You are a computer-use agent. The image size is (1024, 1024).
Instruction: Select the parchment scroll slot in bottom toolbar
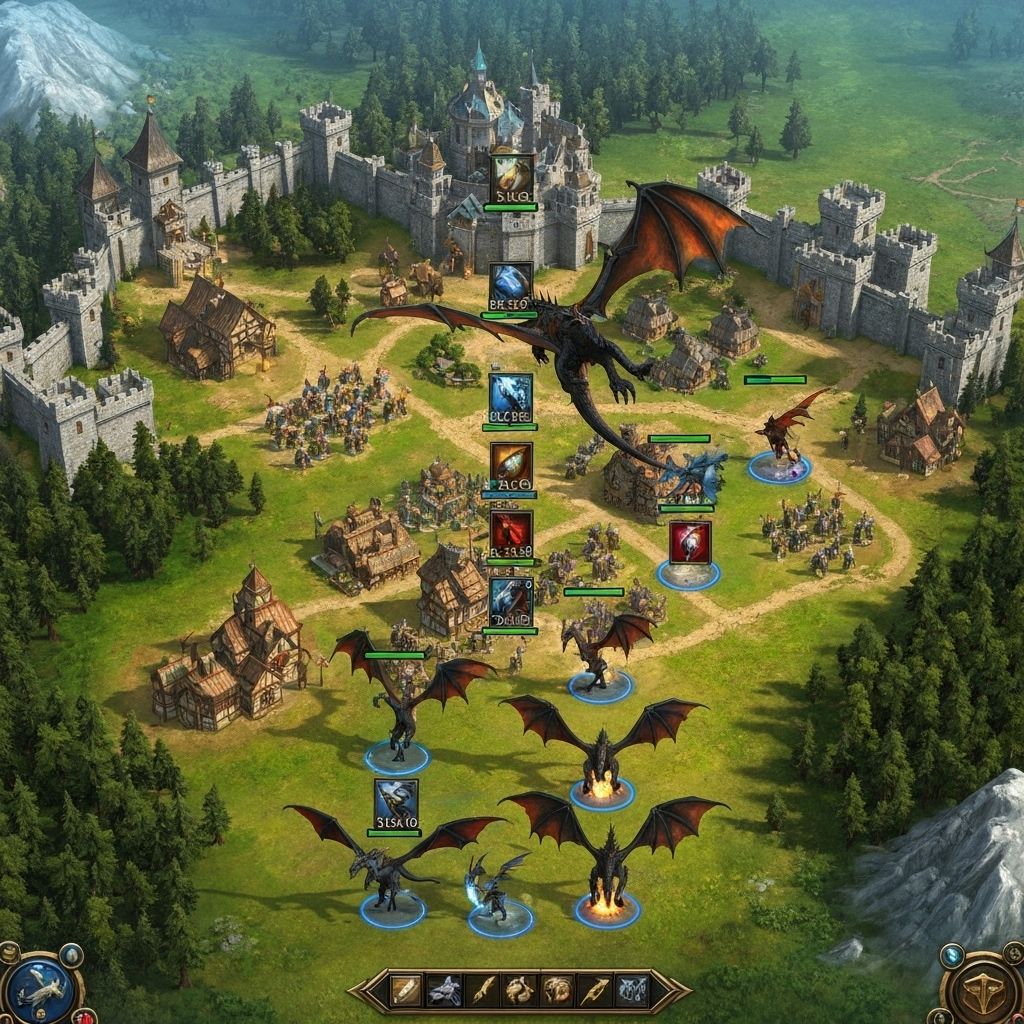pyautogui.click(x=407, y=990)
